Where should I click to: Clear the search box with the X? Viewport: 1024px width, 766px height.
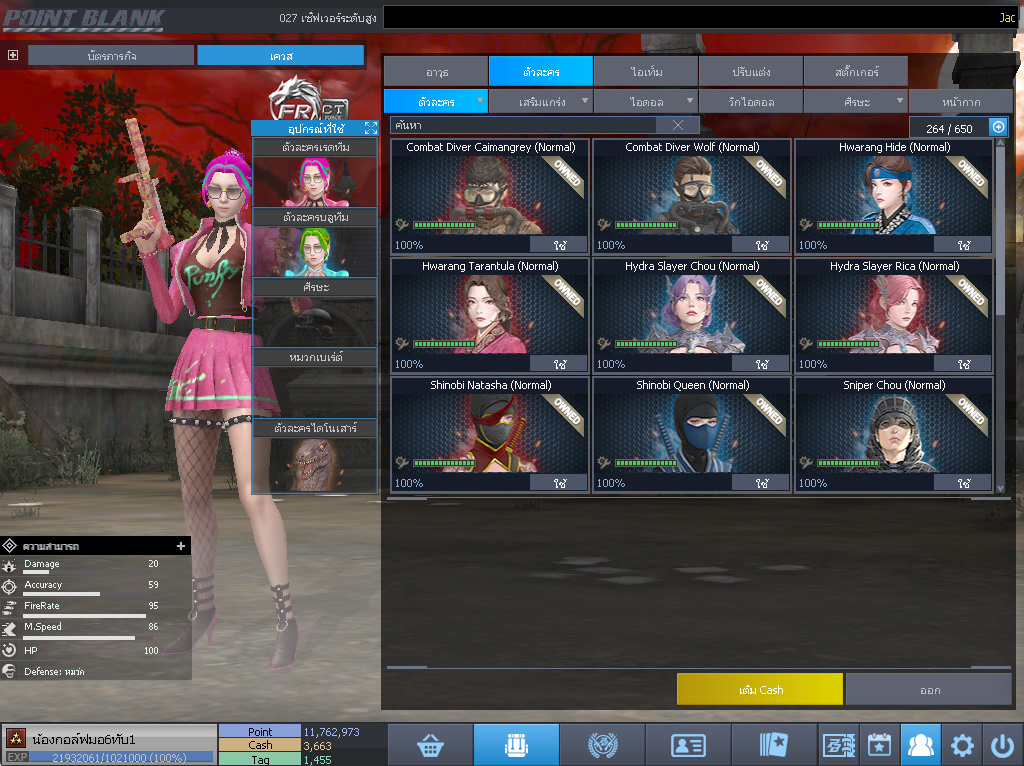(678, 125)
